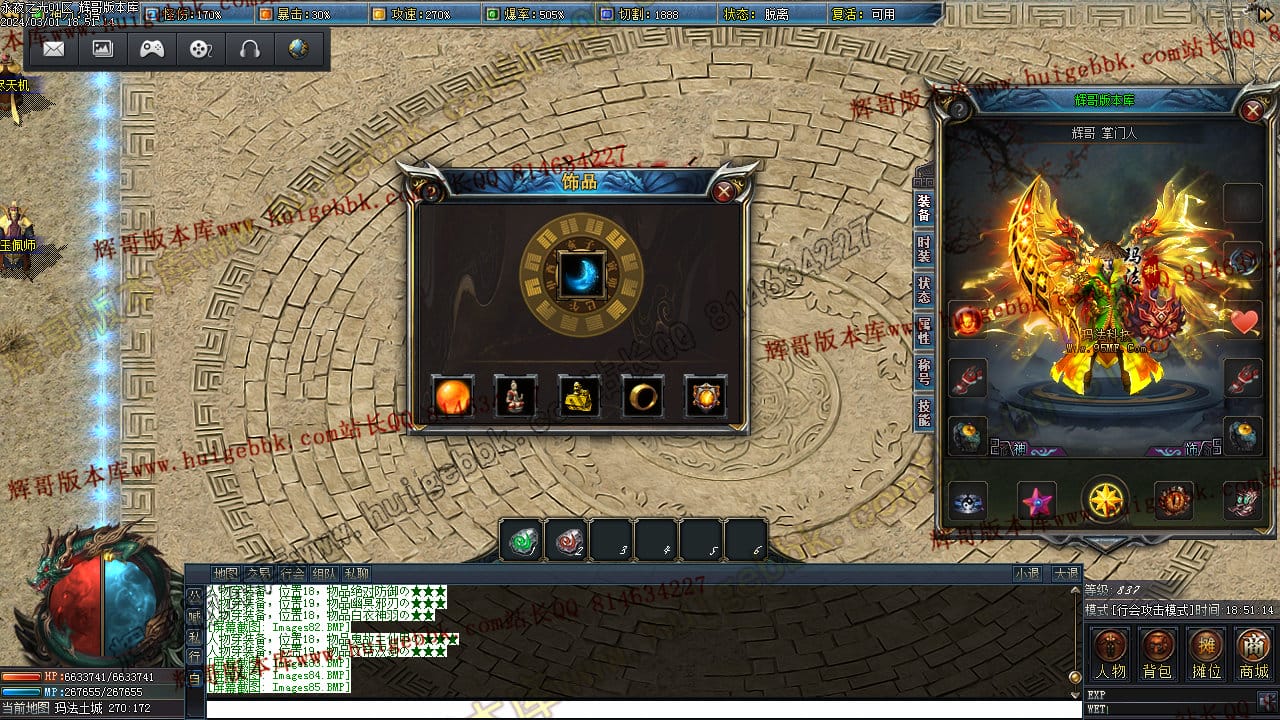Close the 饰品 accessories window
Viewport: 1280px width, 720px height.
point(724,192)
